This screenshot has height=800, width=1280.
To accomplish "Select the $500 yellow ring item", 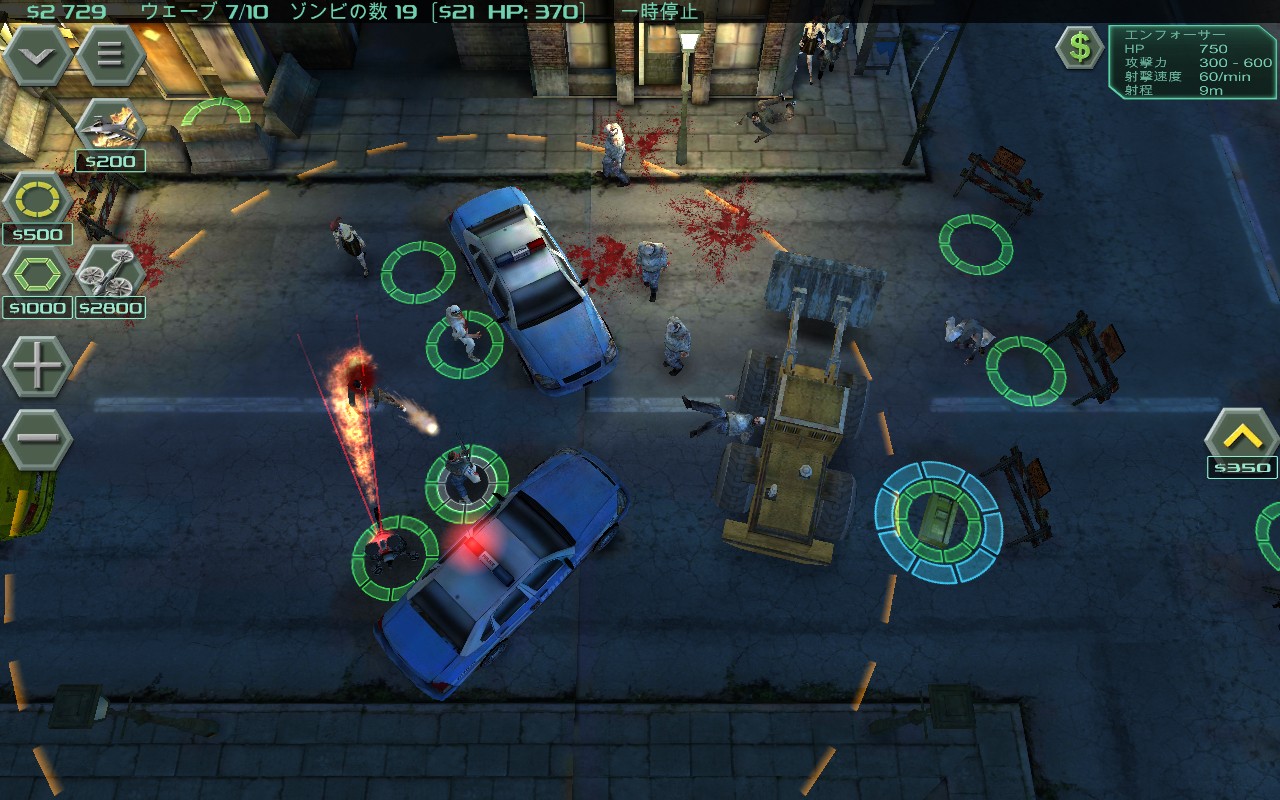I will click(x=38, y=200).
